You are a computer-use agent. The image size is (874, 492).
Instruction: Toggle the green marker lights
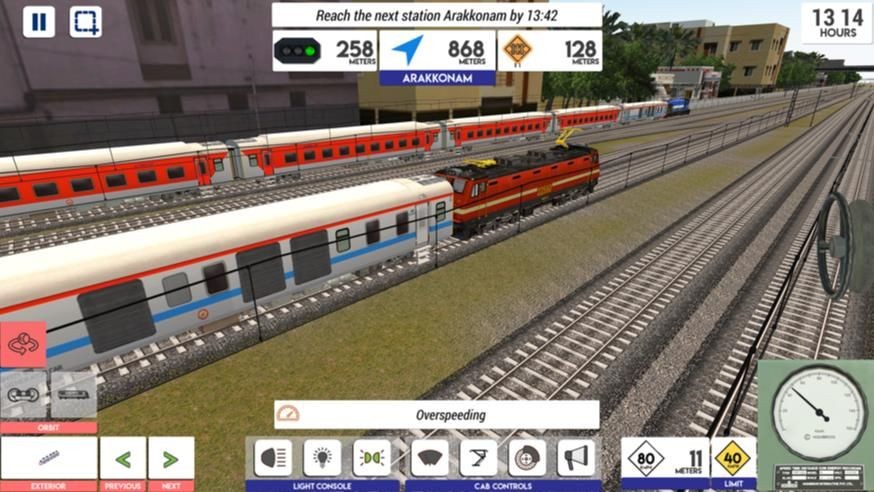[371, 458]
